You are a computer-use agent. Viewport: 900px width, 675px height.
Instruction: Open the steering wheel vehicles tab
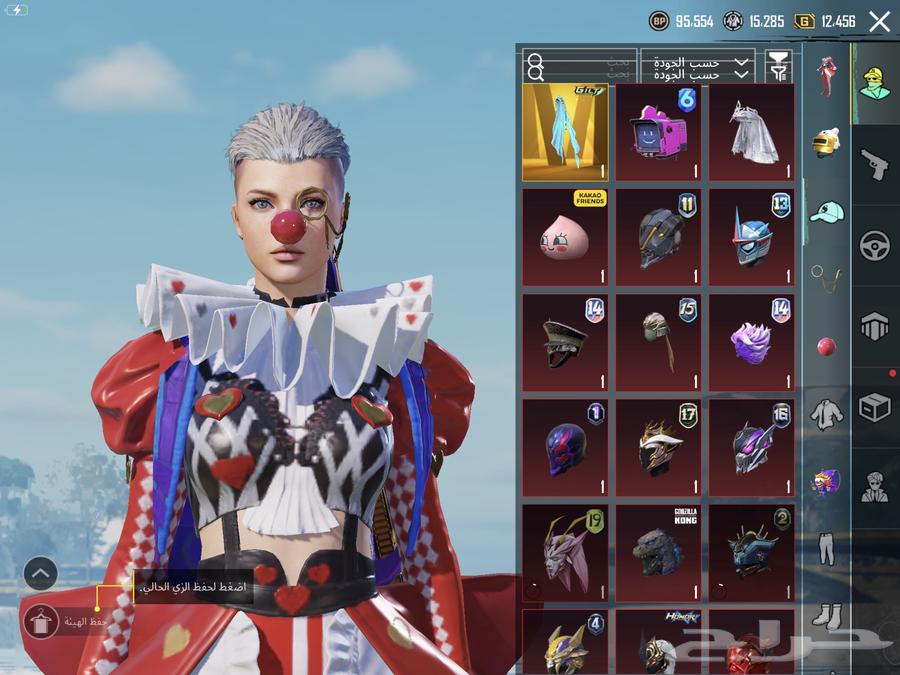coord(875,245)
